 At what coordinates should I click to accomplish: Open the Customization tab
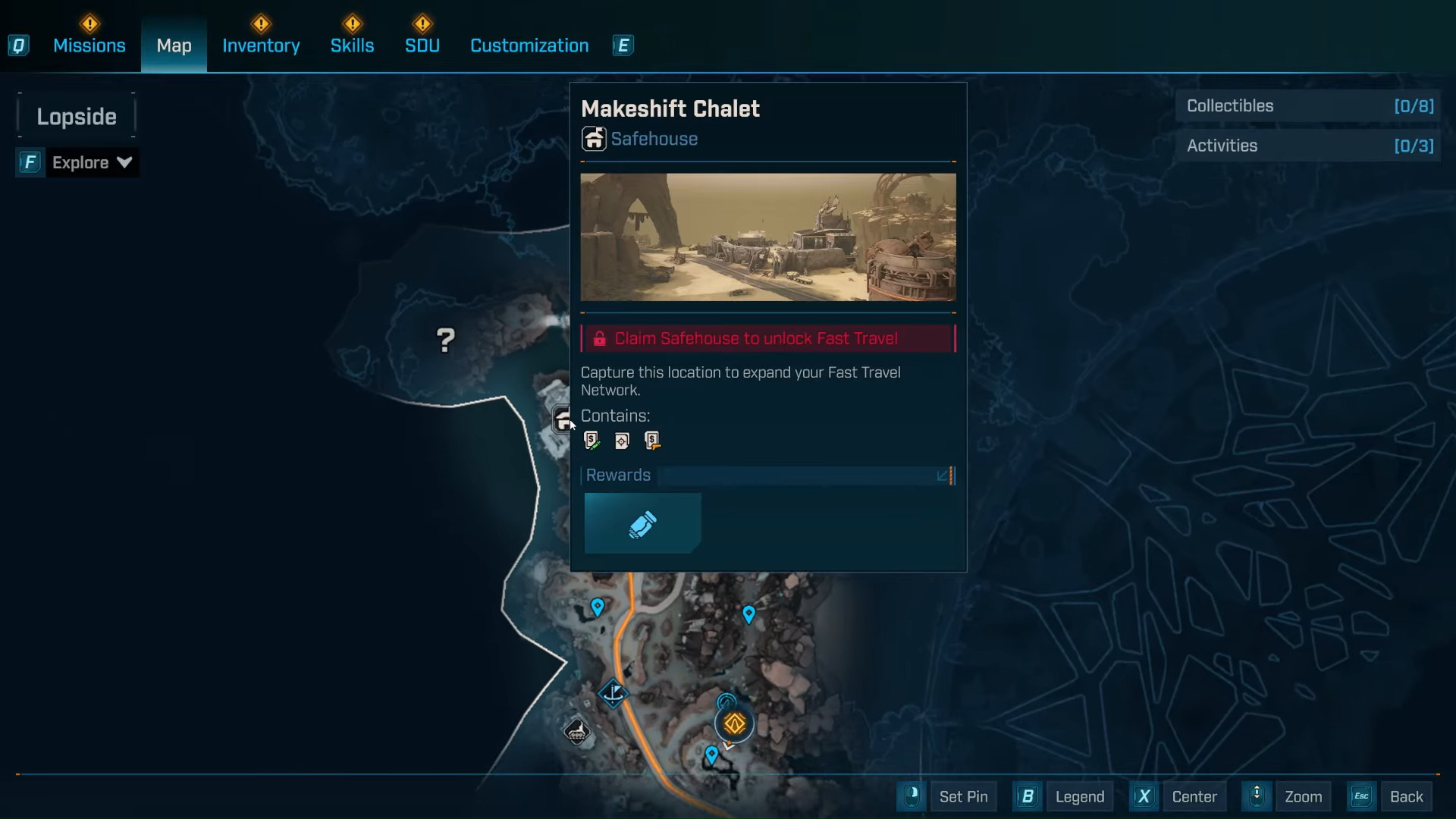pyautogui.click(x=529, y=45)
